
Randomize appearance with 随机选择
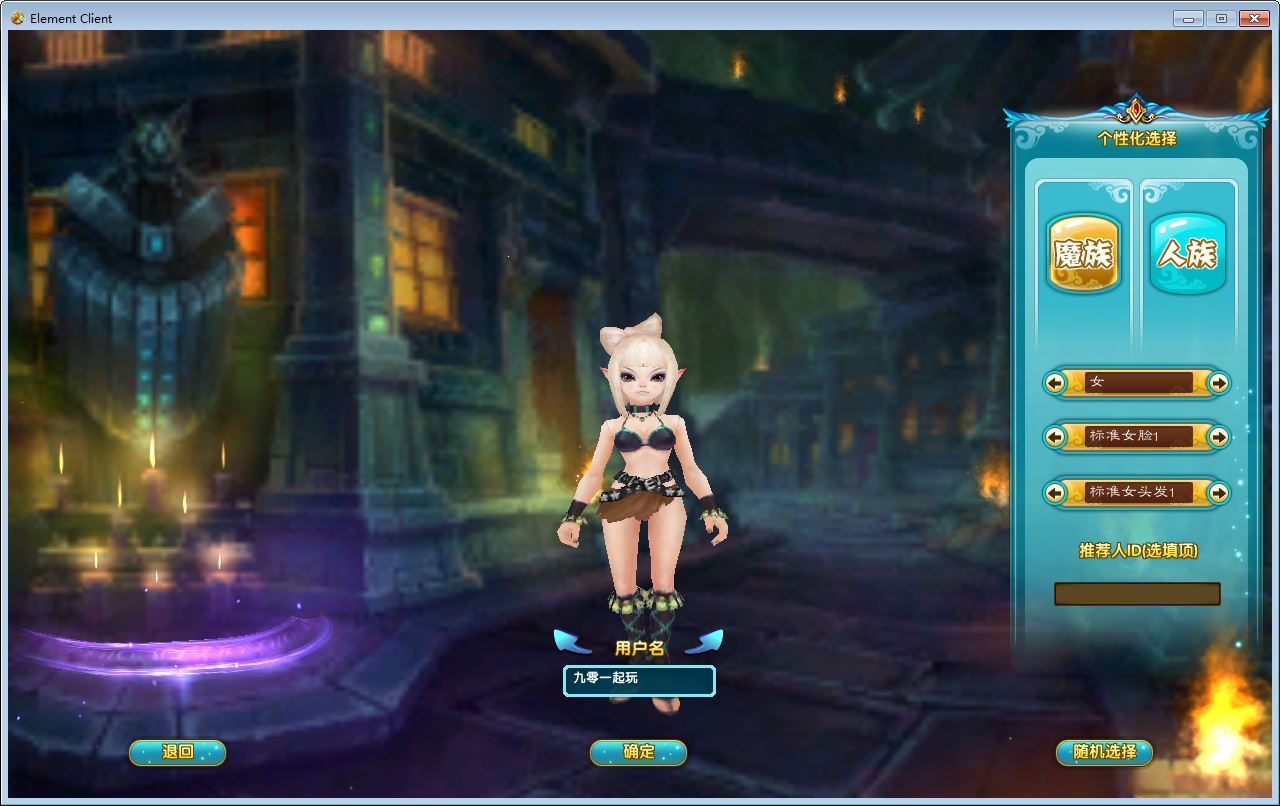tap(1104, 753)
